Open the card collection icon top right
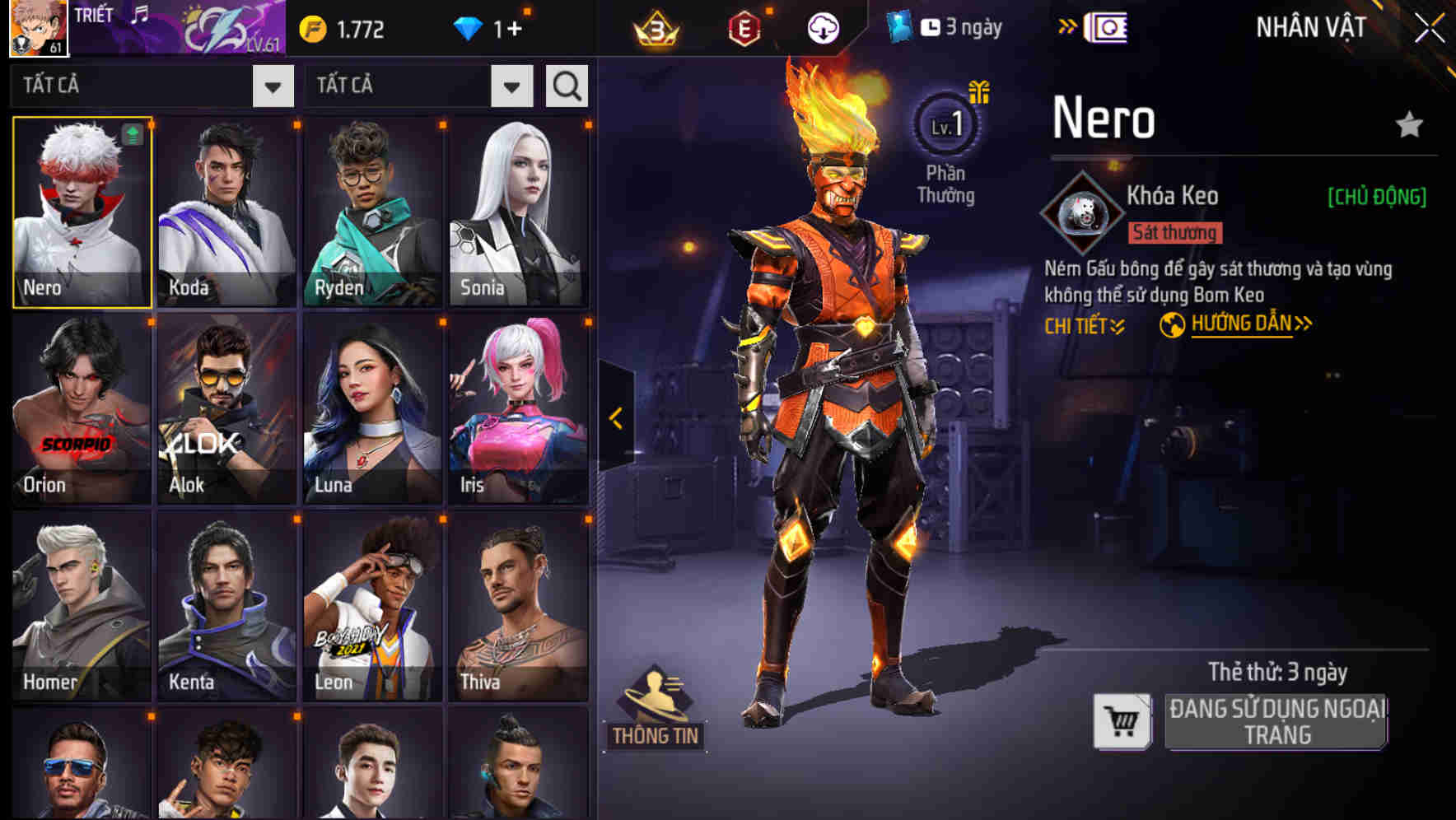The image size is (1456, 820). [x=1105, y=28]
